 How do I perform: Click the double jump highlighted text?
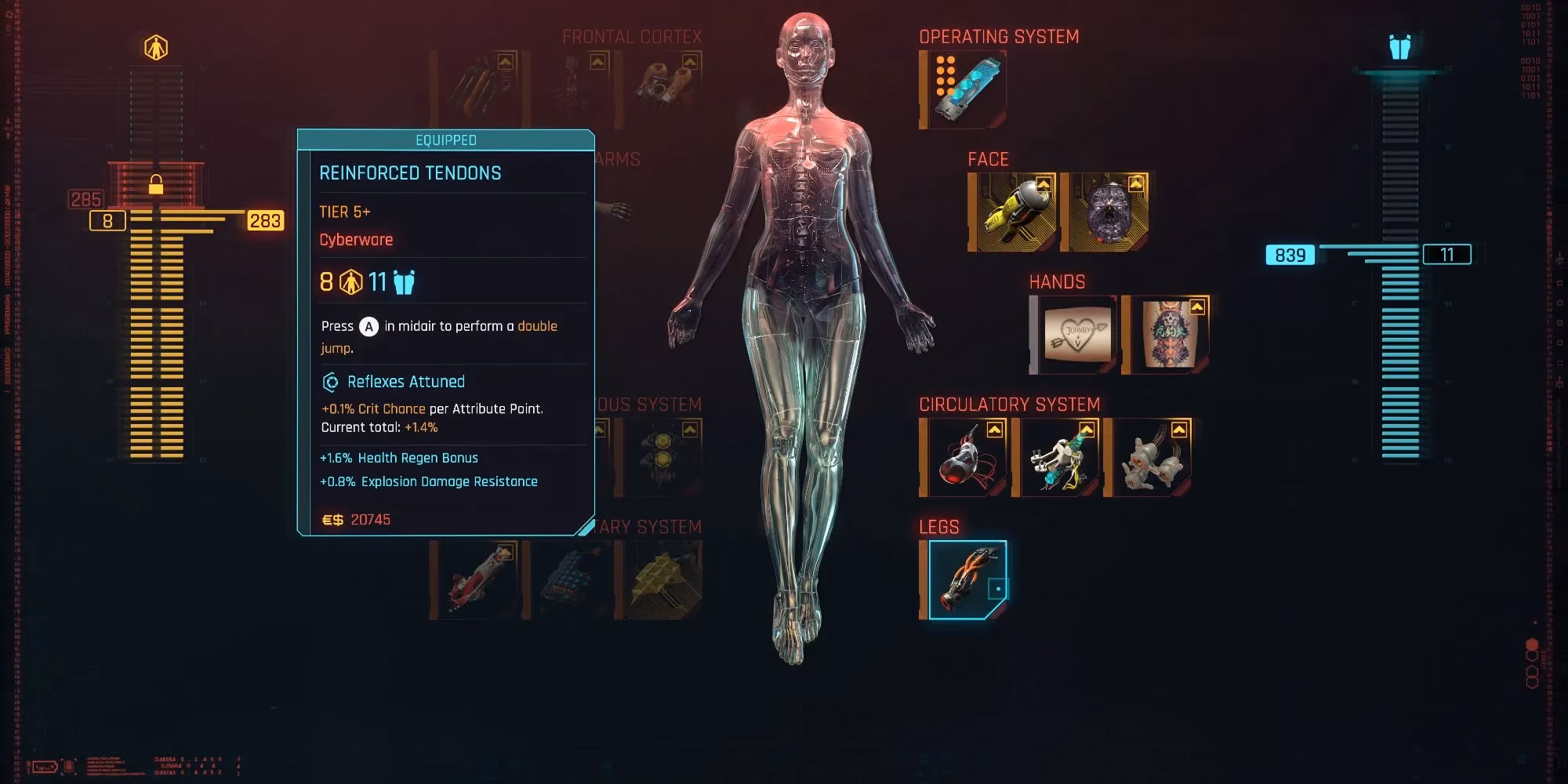539,326
